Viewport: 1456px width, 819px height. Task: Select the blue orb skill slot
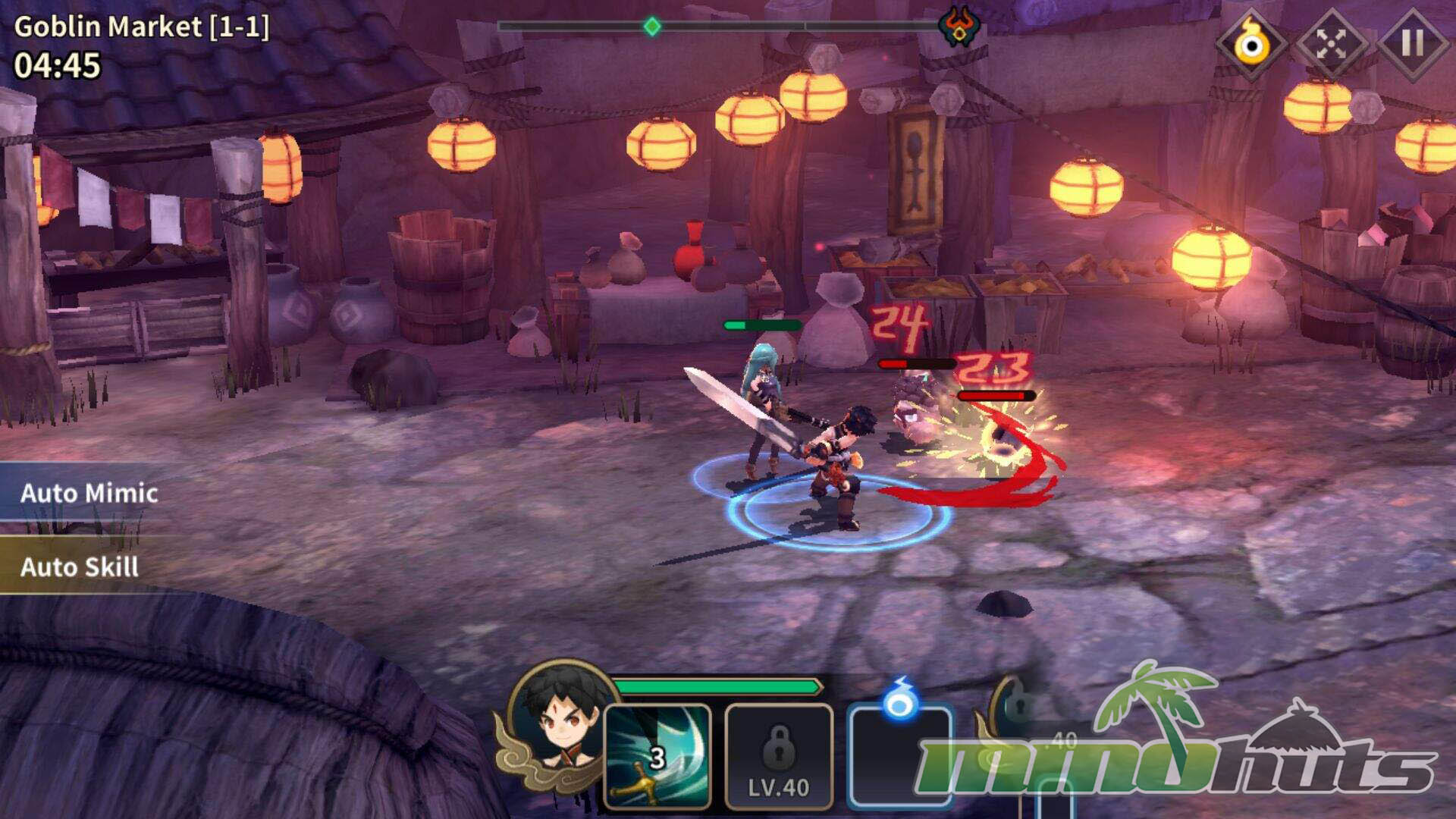(x=900, y=755)
